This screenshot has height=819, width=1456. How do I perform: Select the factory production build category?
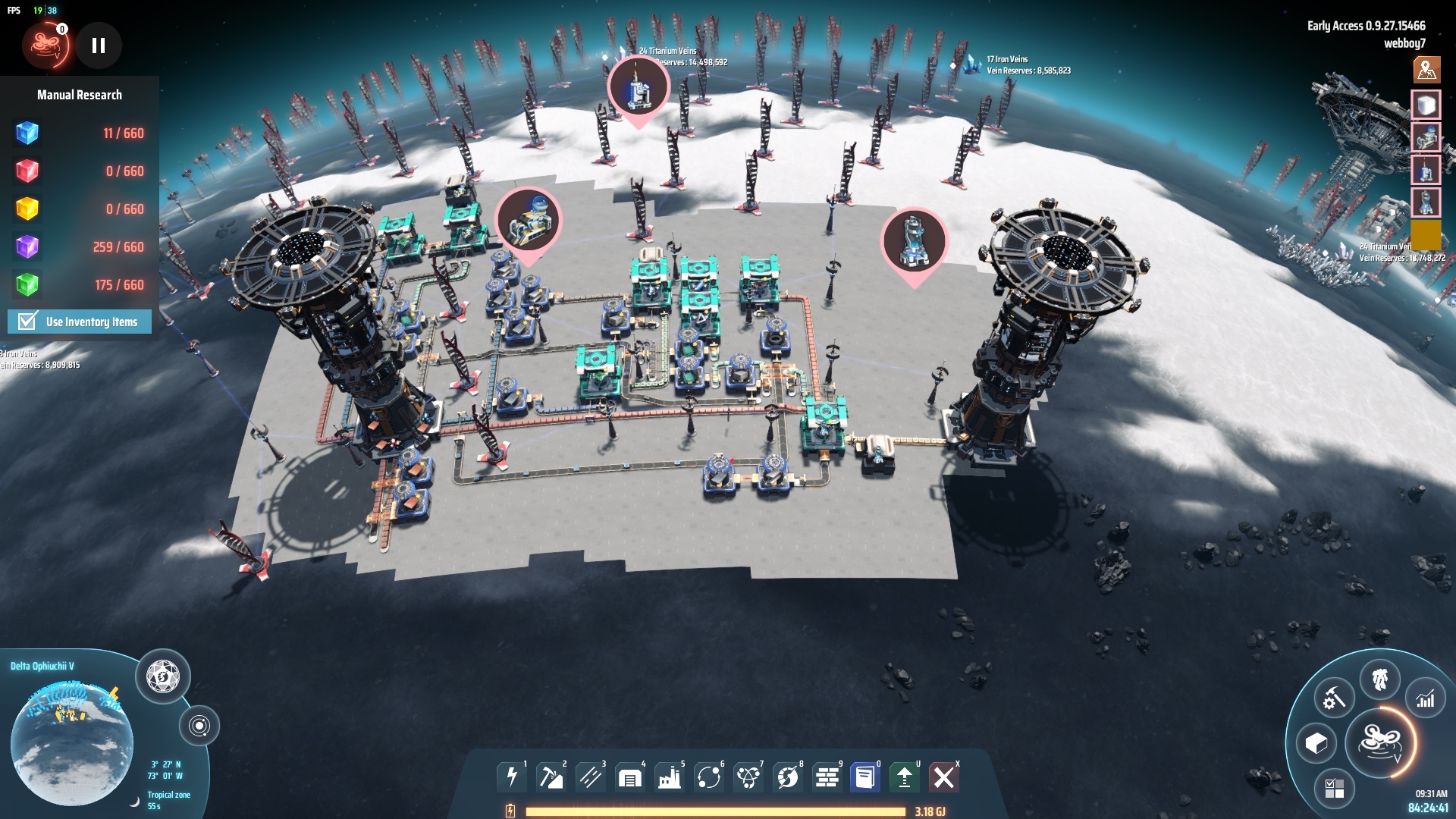(x=670, y=777)
